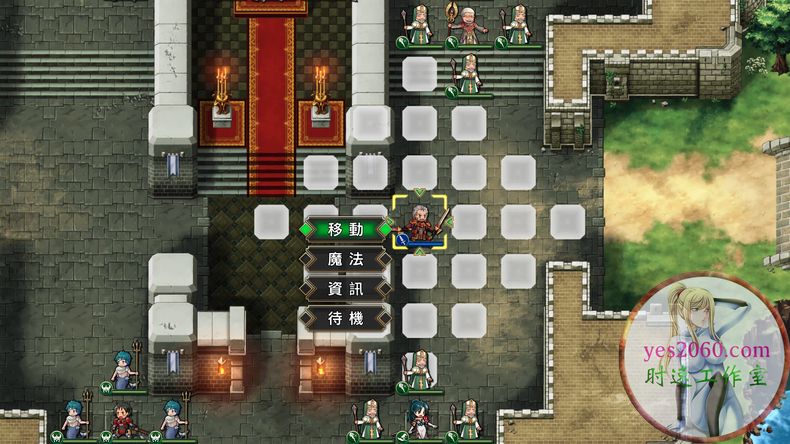This screenshot has height=444, width=790.
Task: Open the 資訊 (Info) command
Action: pyautogui.click(x=344, y=289)
